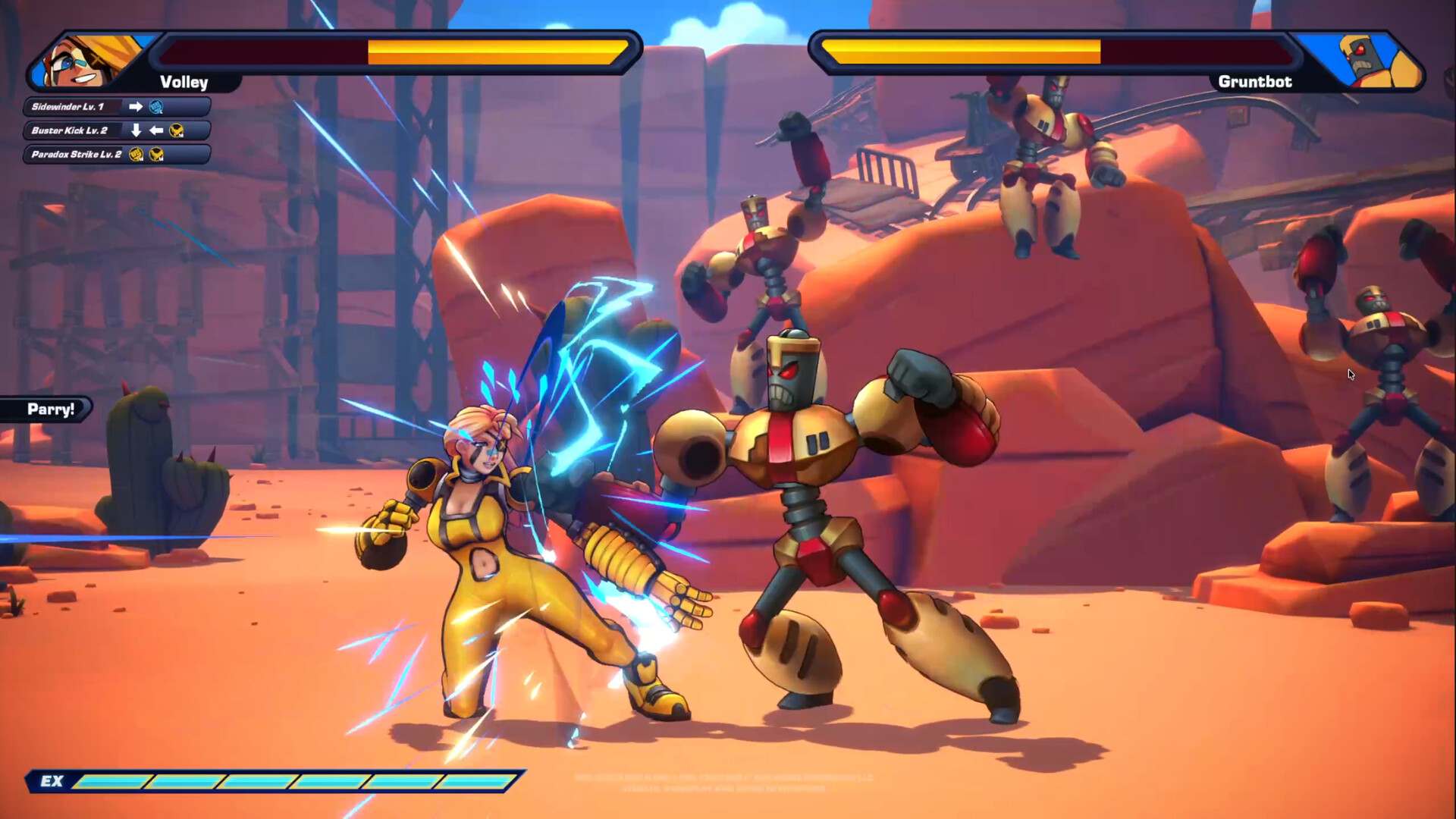Select the Volley name tab
Screen dimensions: 1456x819
tap(184, 83)
